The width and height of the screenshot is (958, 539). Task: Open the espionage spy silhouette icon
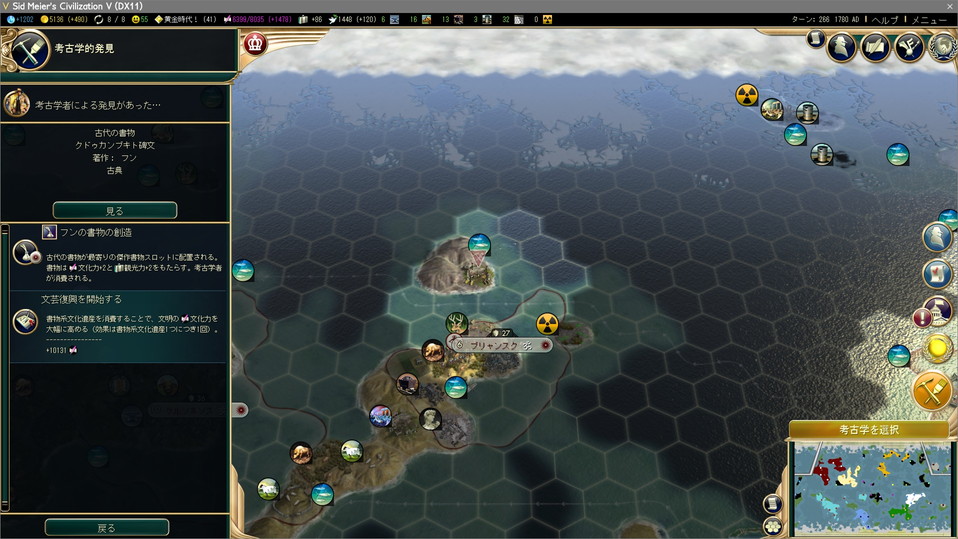click(x=842, y=47)
